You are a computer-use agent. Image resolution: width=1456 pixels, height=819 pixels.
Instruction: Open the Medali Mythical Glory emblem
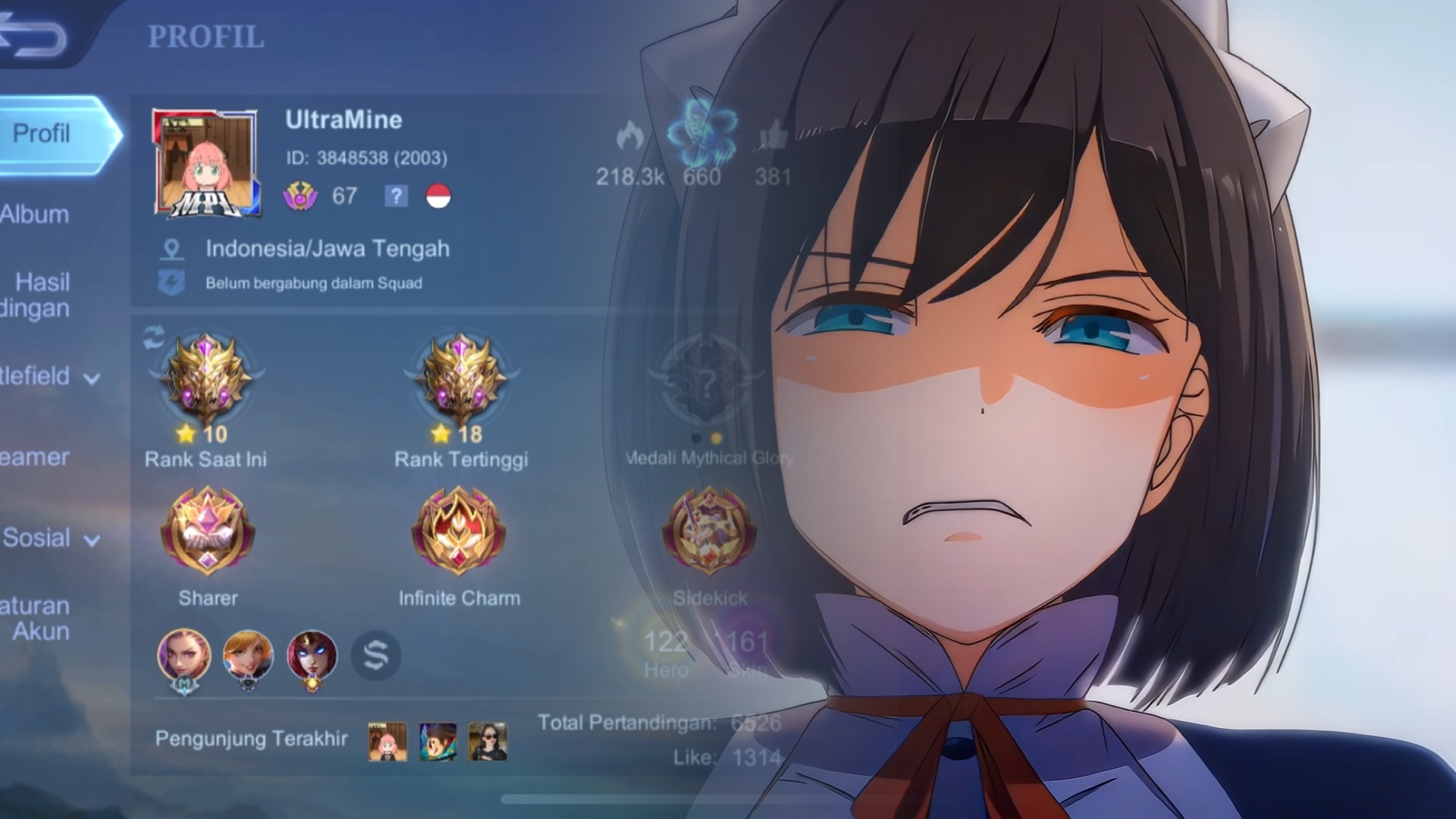706,381
